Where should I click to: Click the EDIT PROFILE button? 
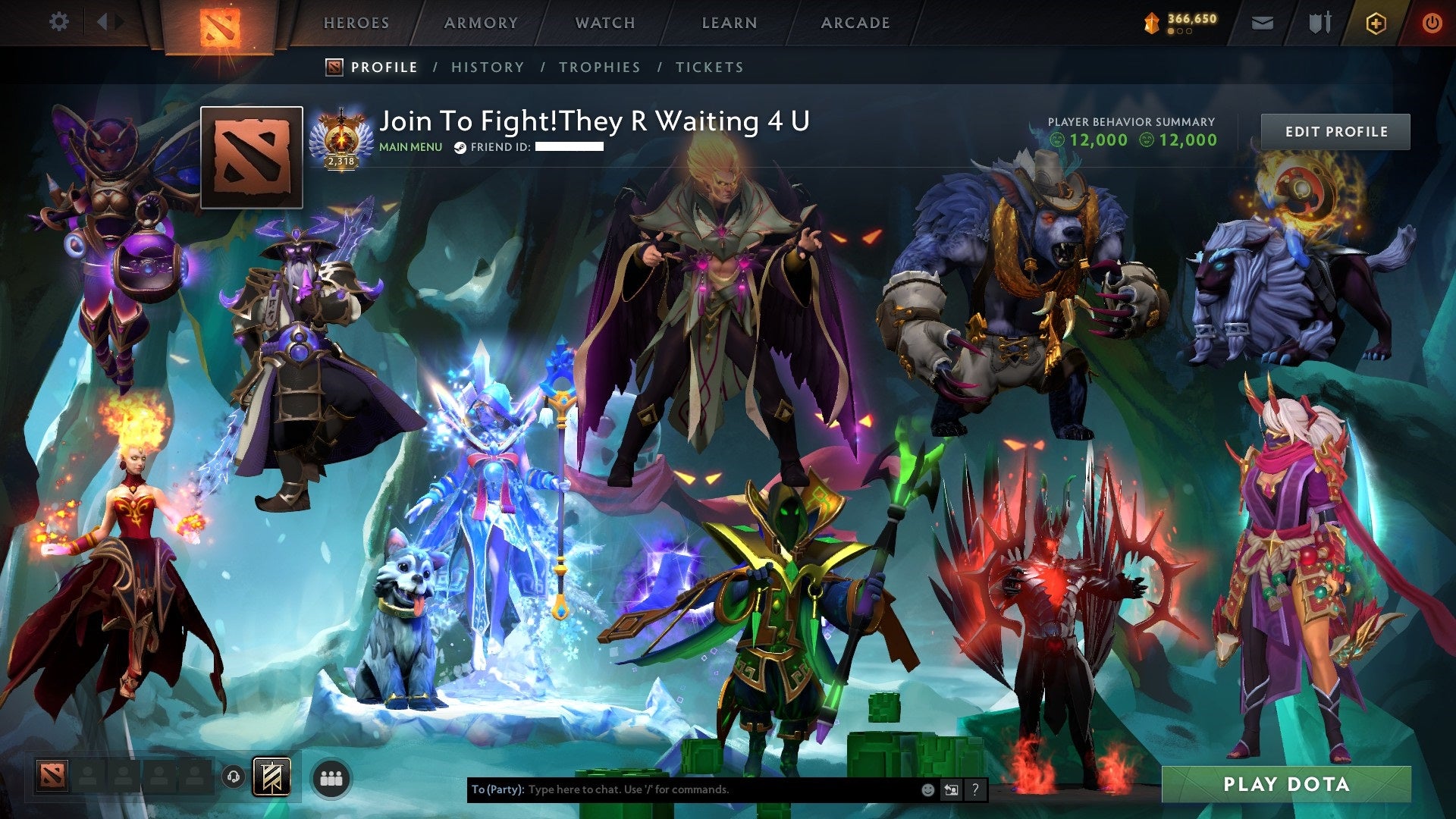coord(1336,131)
